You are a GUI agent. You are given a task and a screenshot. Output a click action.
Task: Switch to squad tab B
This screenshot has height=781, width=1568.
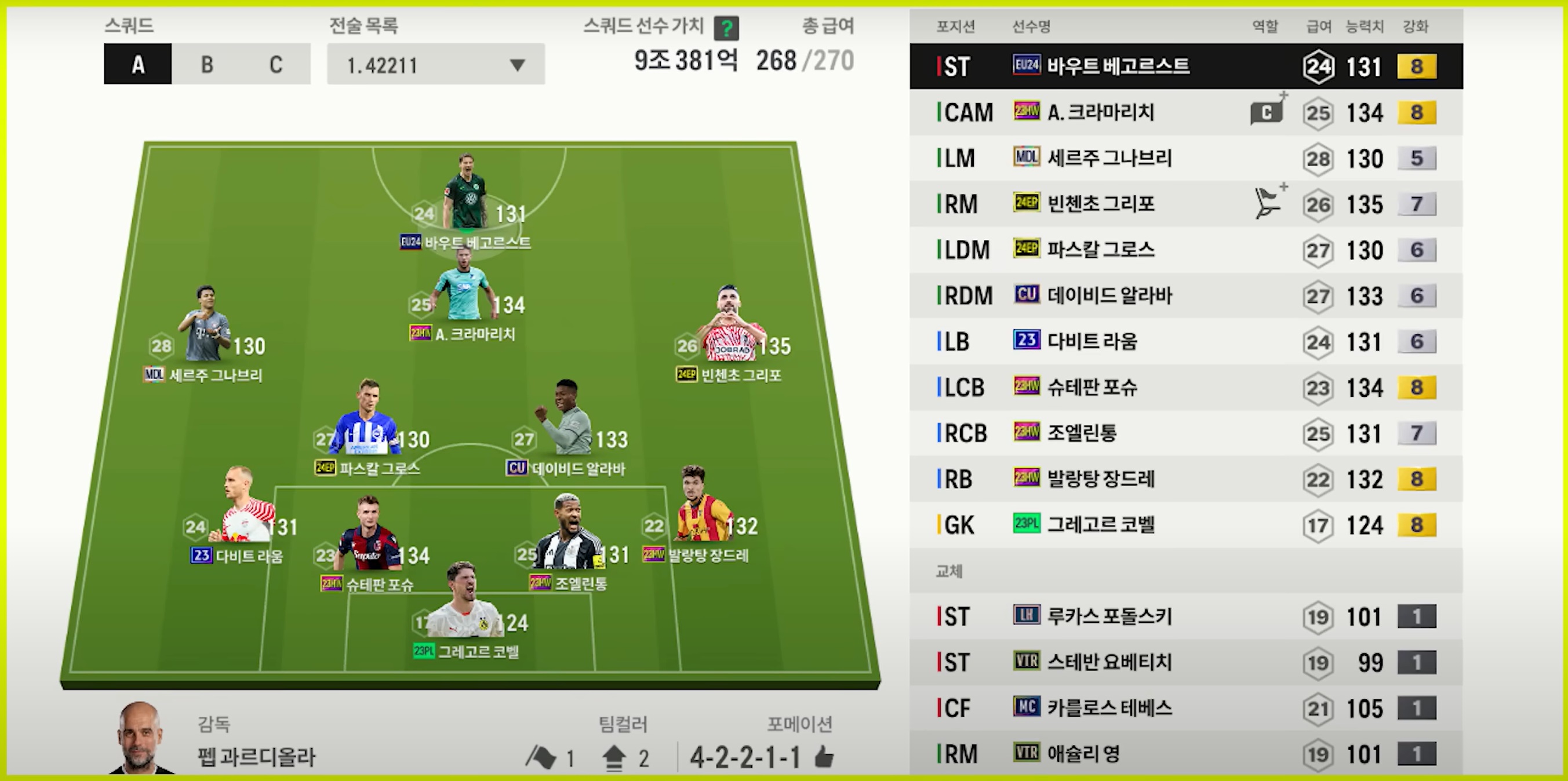coord(207,64)
